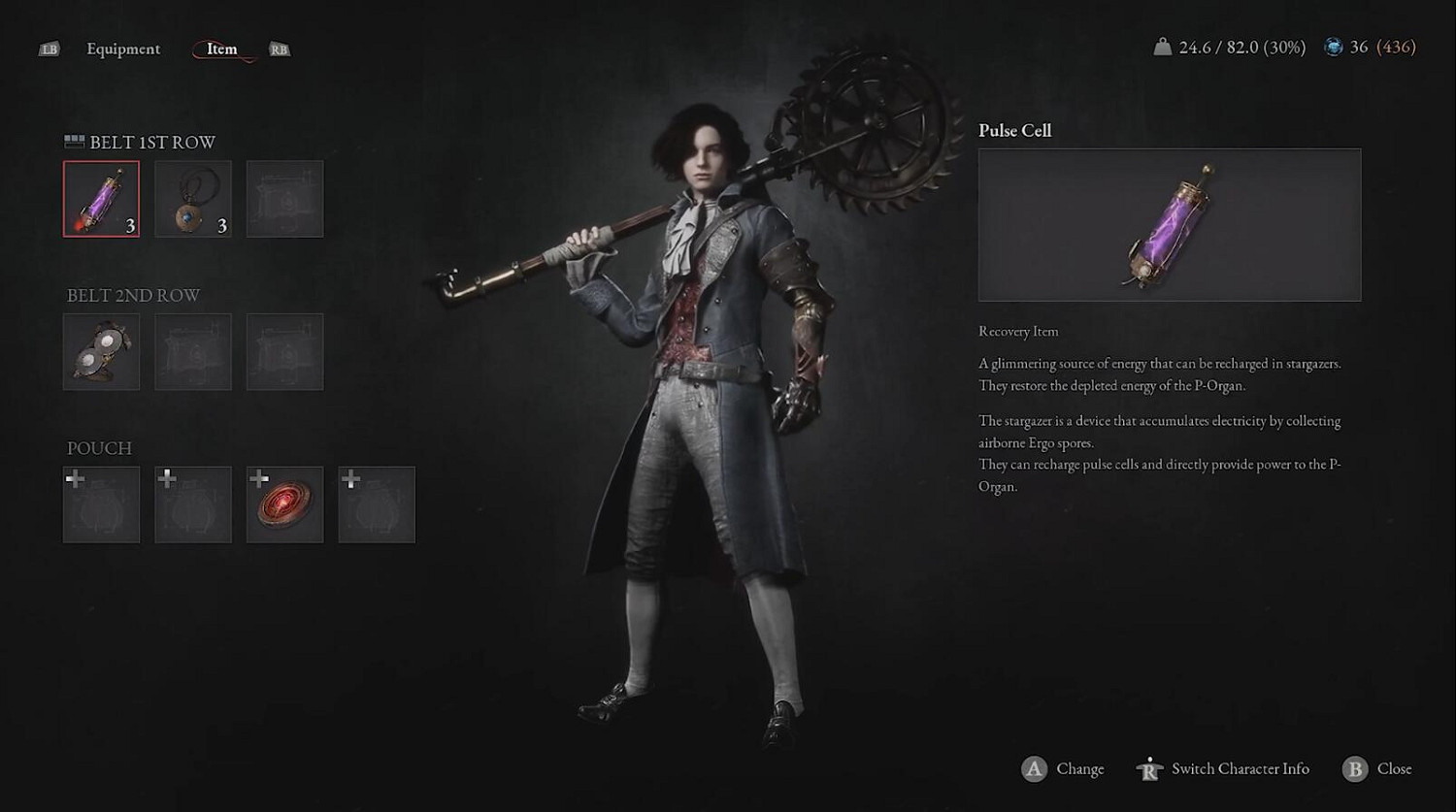Switch to the Equipment tab
1456x812 pixels.
[123, 49]
